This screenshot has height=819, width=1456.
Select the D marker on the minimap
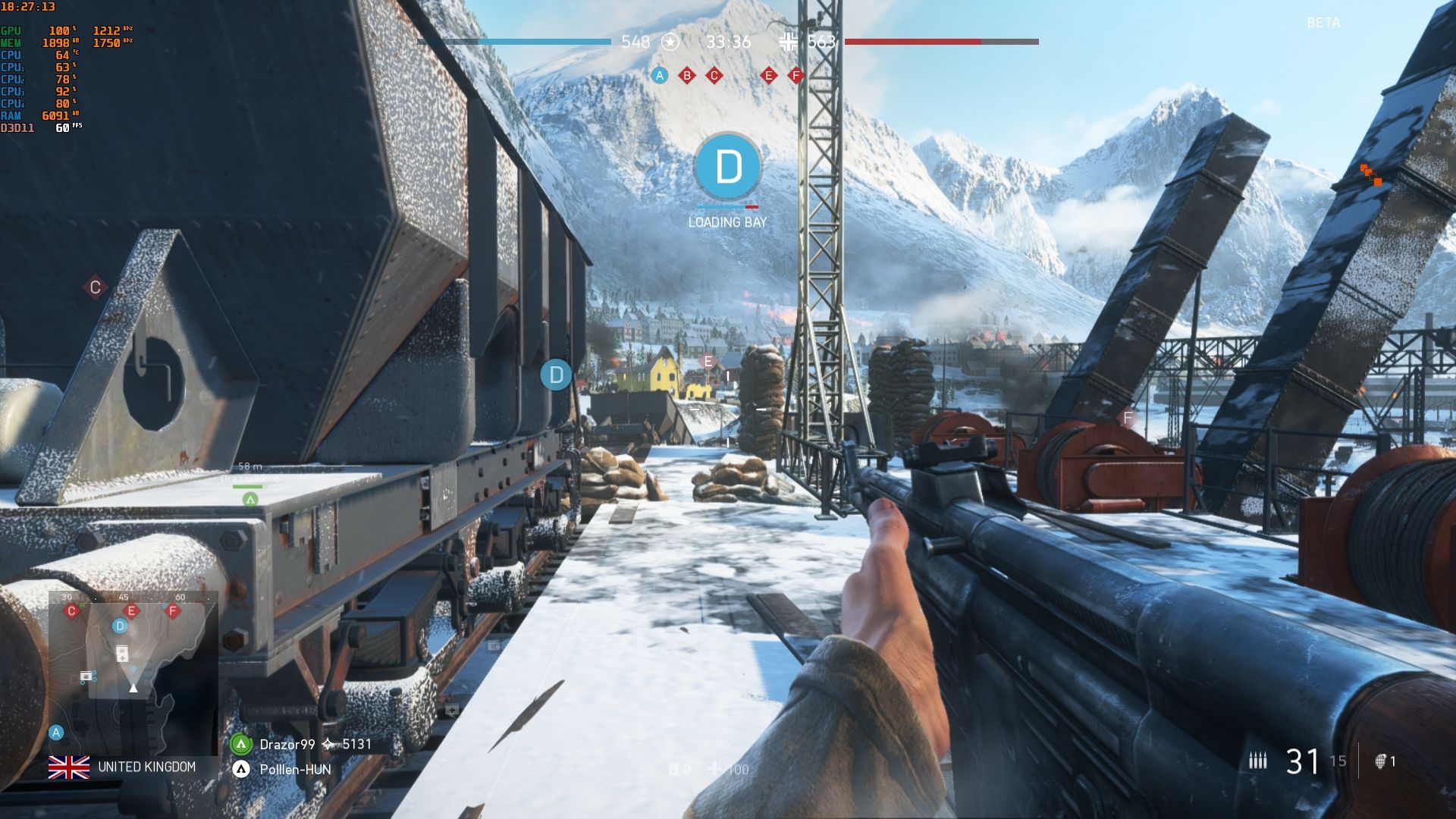tap(119, 626)
